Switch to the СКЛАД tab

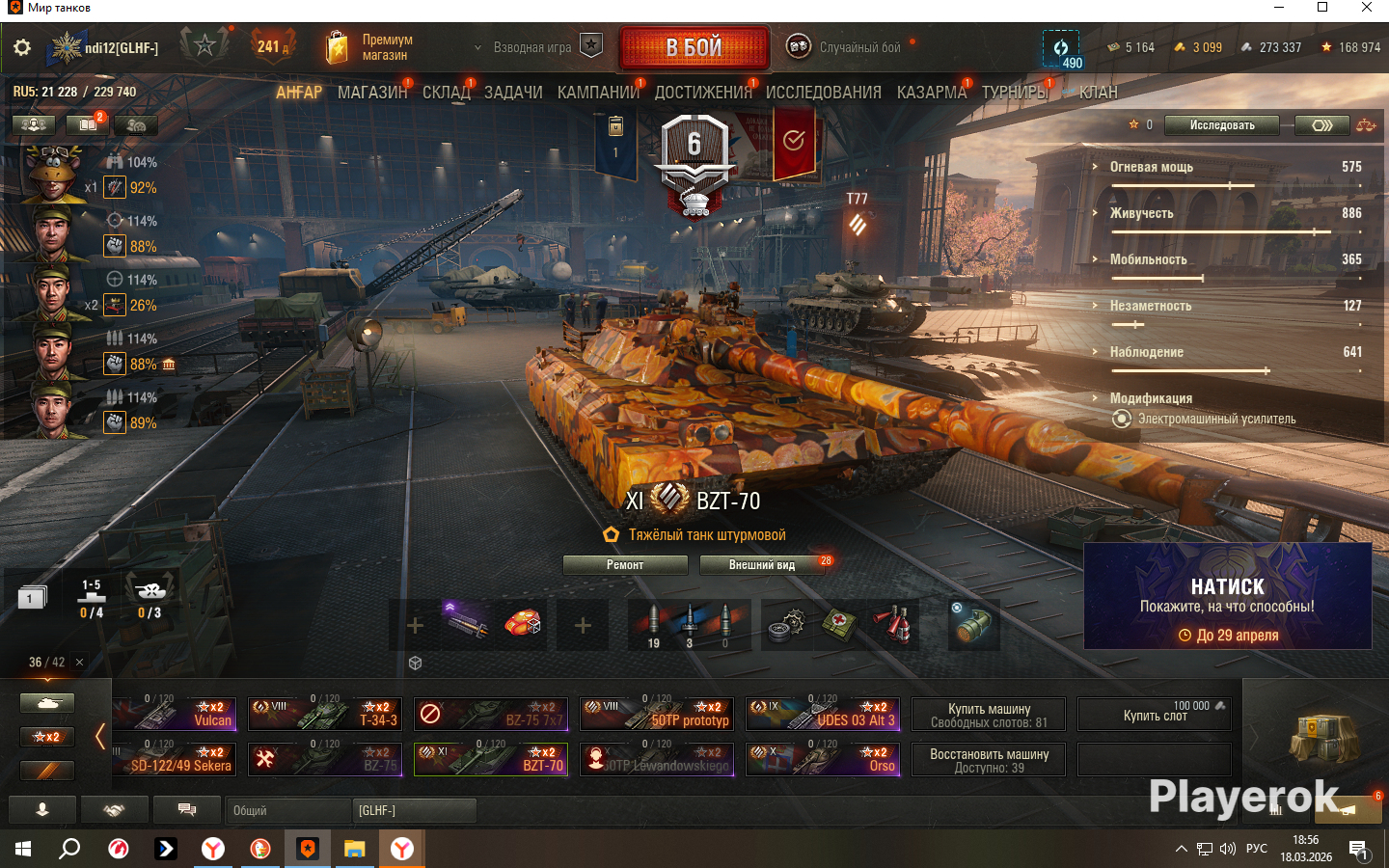(x=446, y=93)
